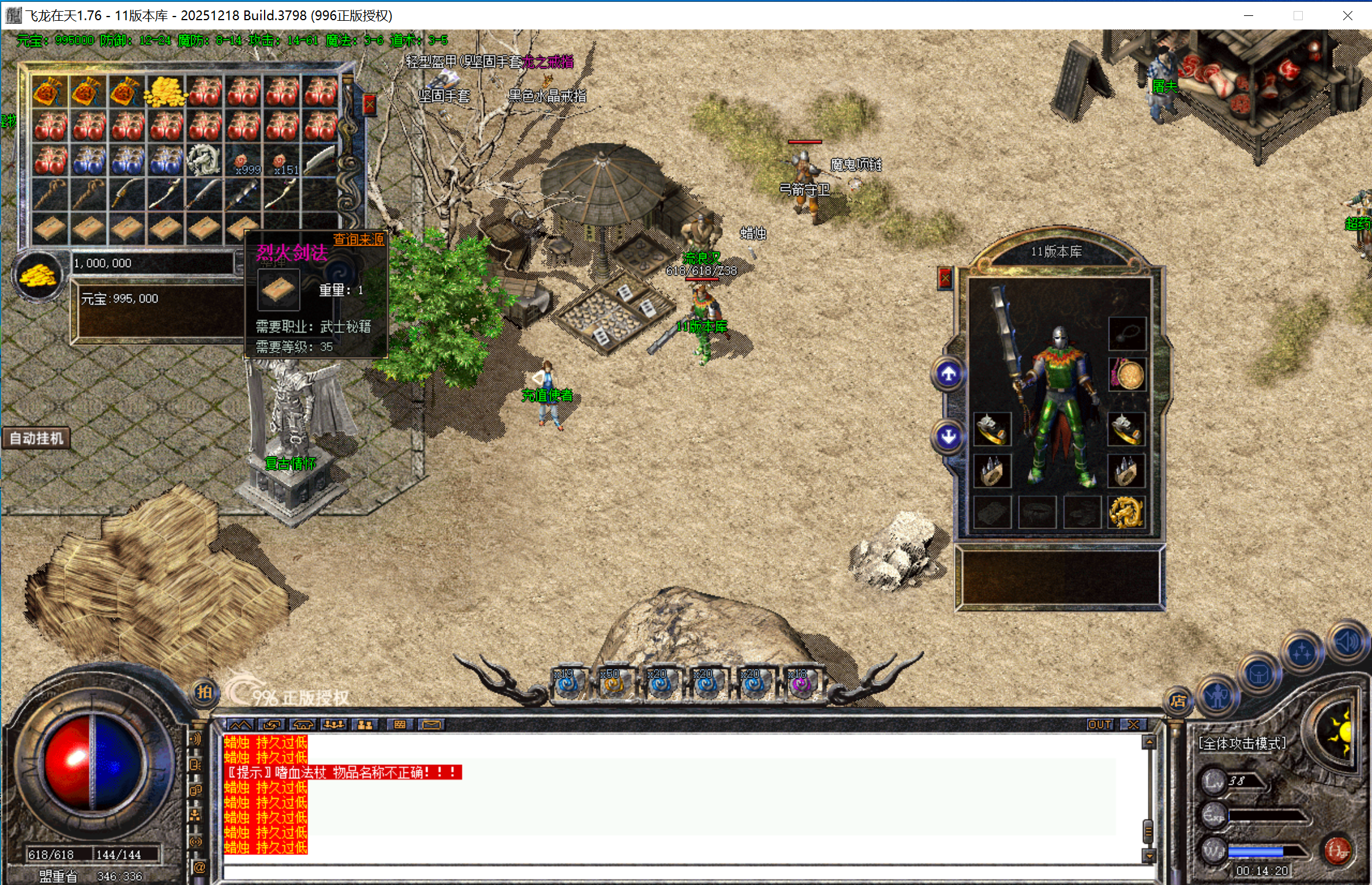Toggle the sound speaker button
The image size is (1372, 885).
click(1347, 642)
